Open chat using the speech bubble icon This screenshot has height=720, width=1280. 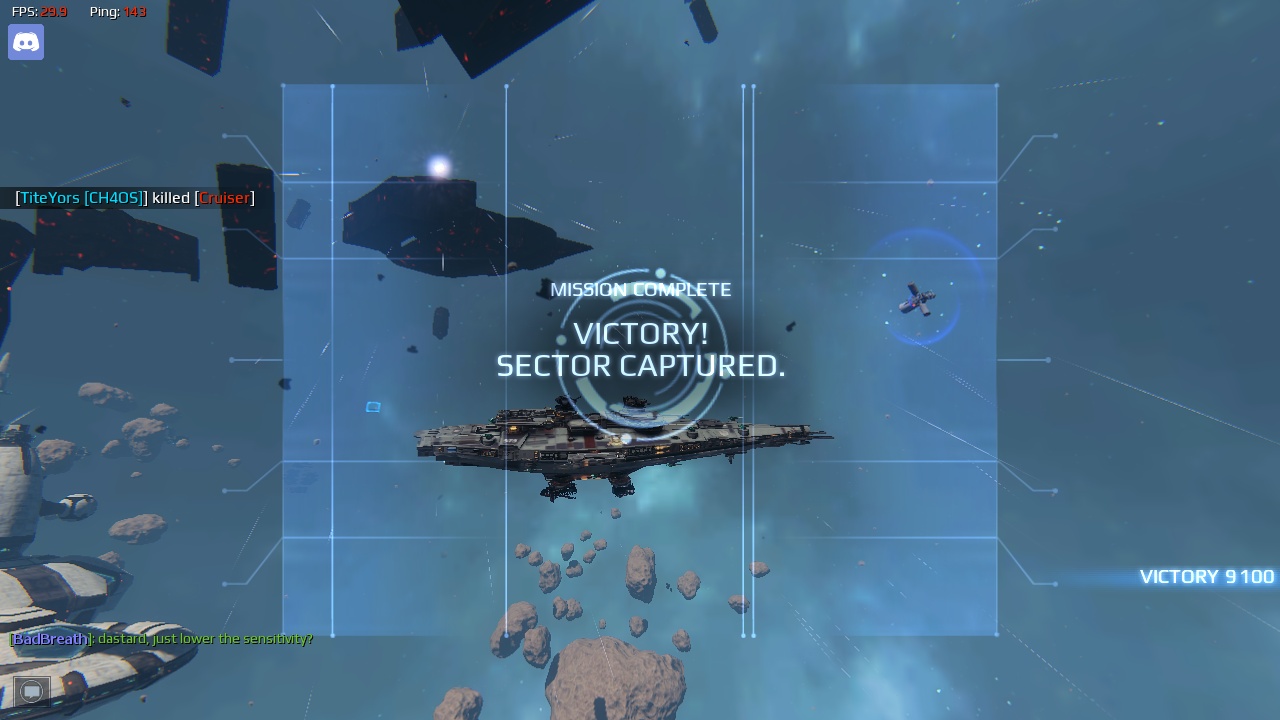pos(31,690)
